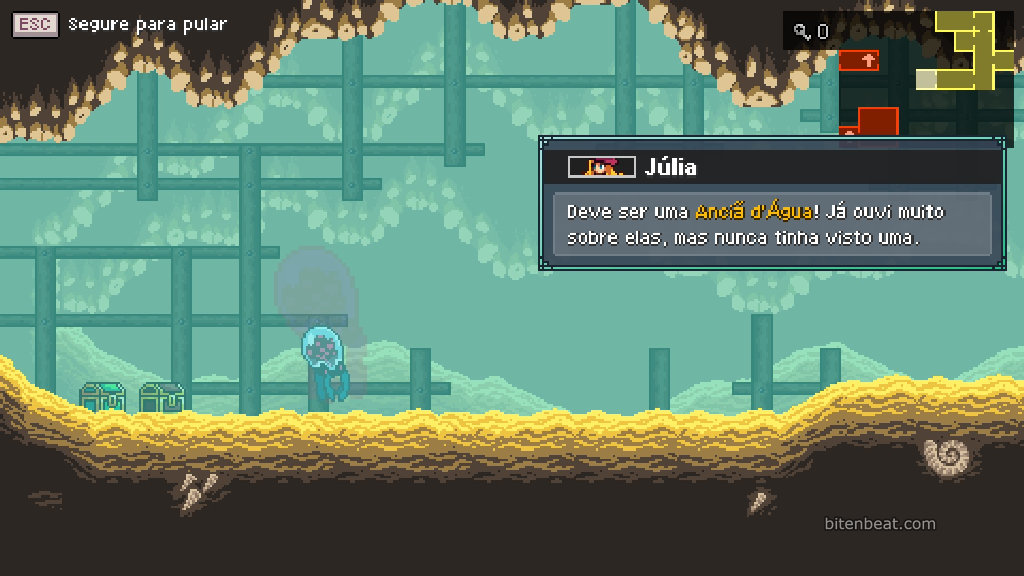Click Júlia's speaker portrait
The width and height of the screenshot is (1024, 576).
click(x=601, y=167)
